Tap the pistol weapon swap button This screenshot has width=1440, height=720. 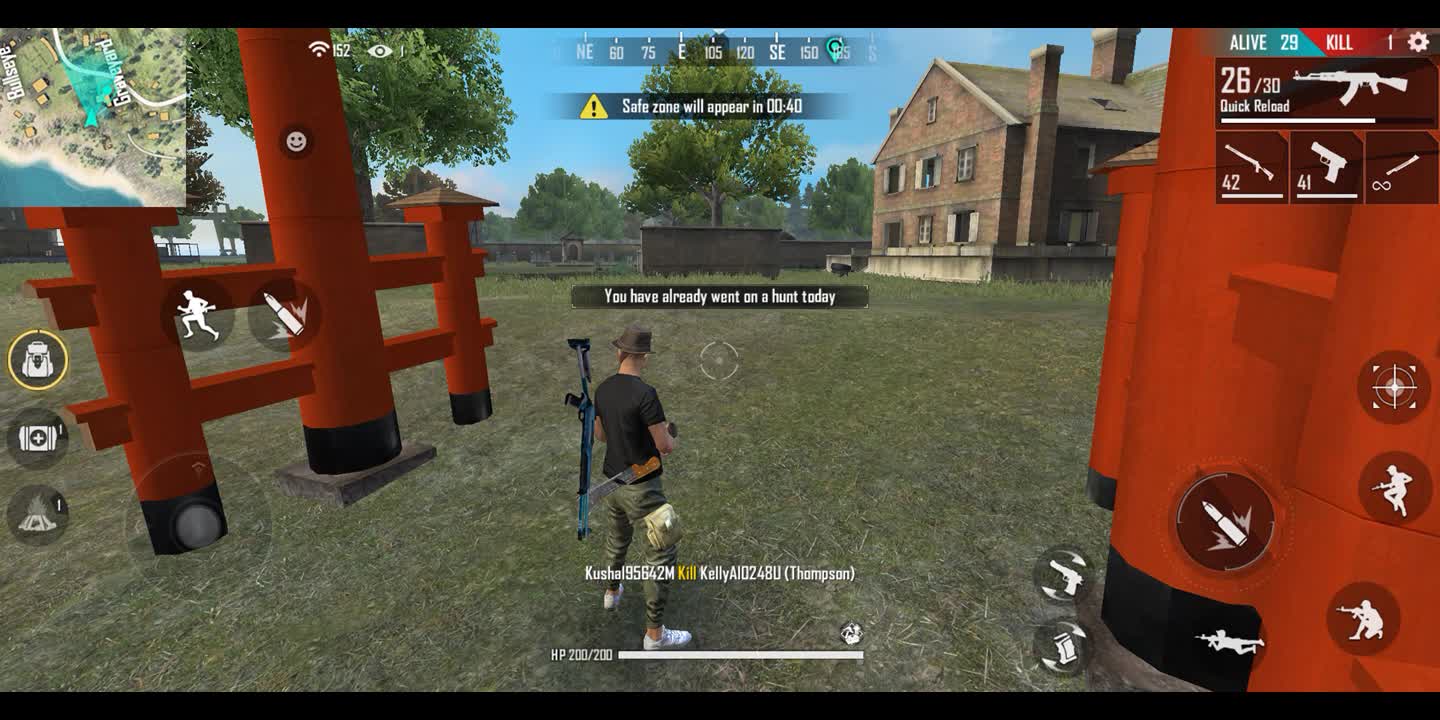pyautogui.click(x=1062, y=576)
